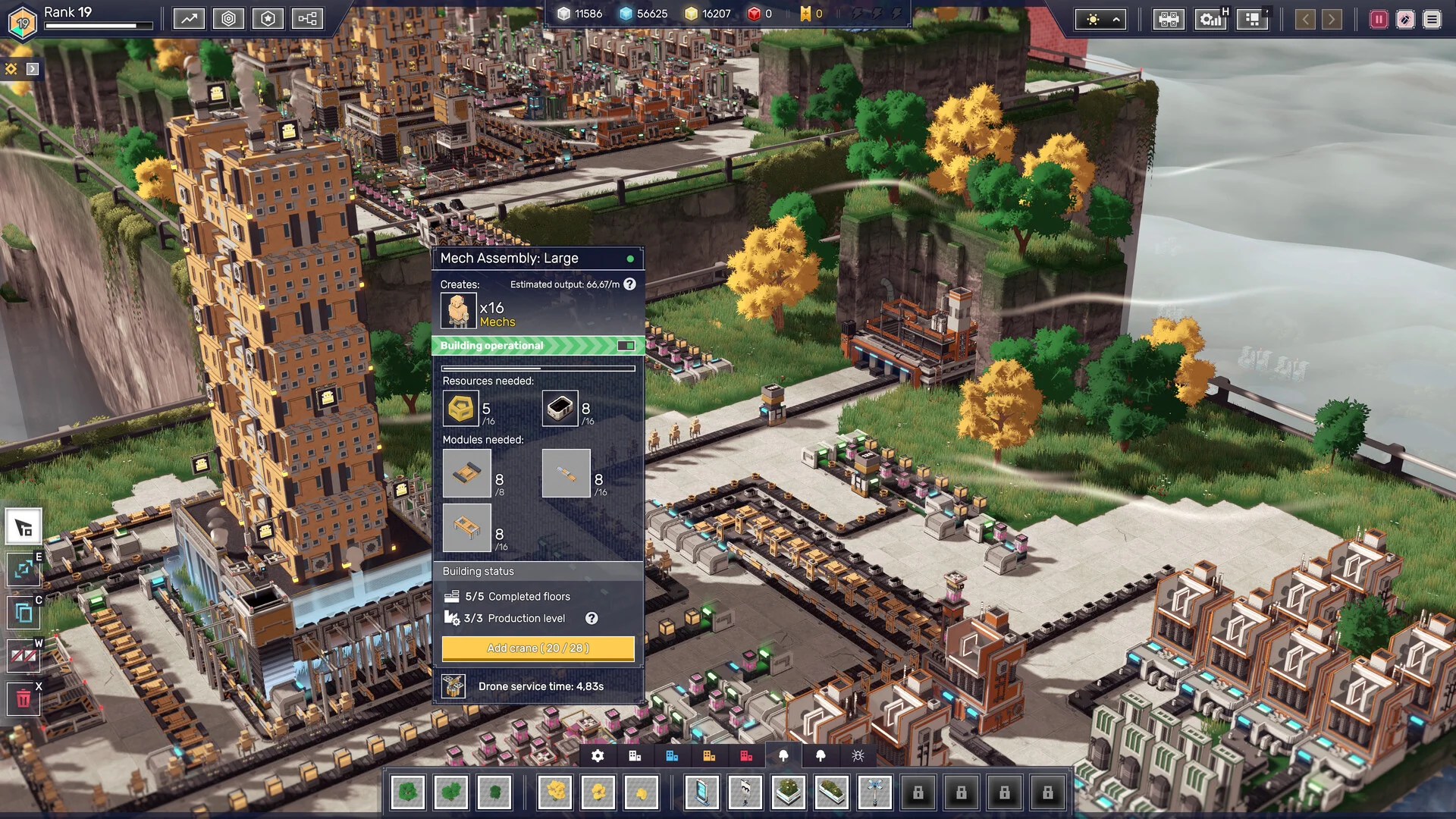Screen dimensions: 1456x819
Task: Select the copy tool
Action: (24, 612)
